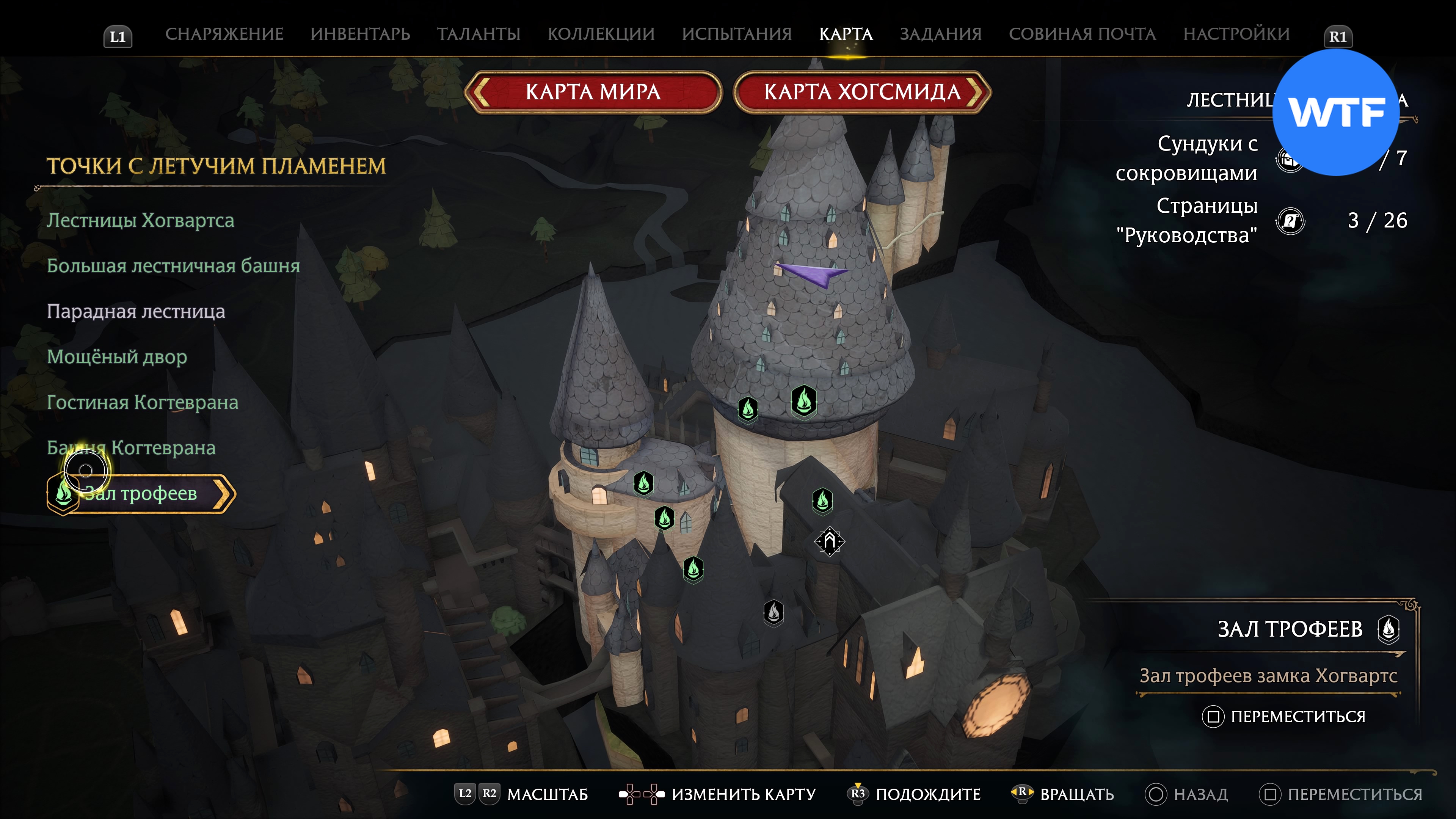Open the Совиная почта tab

pyautogui.click(x=1082, y=34)
